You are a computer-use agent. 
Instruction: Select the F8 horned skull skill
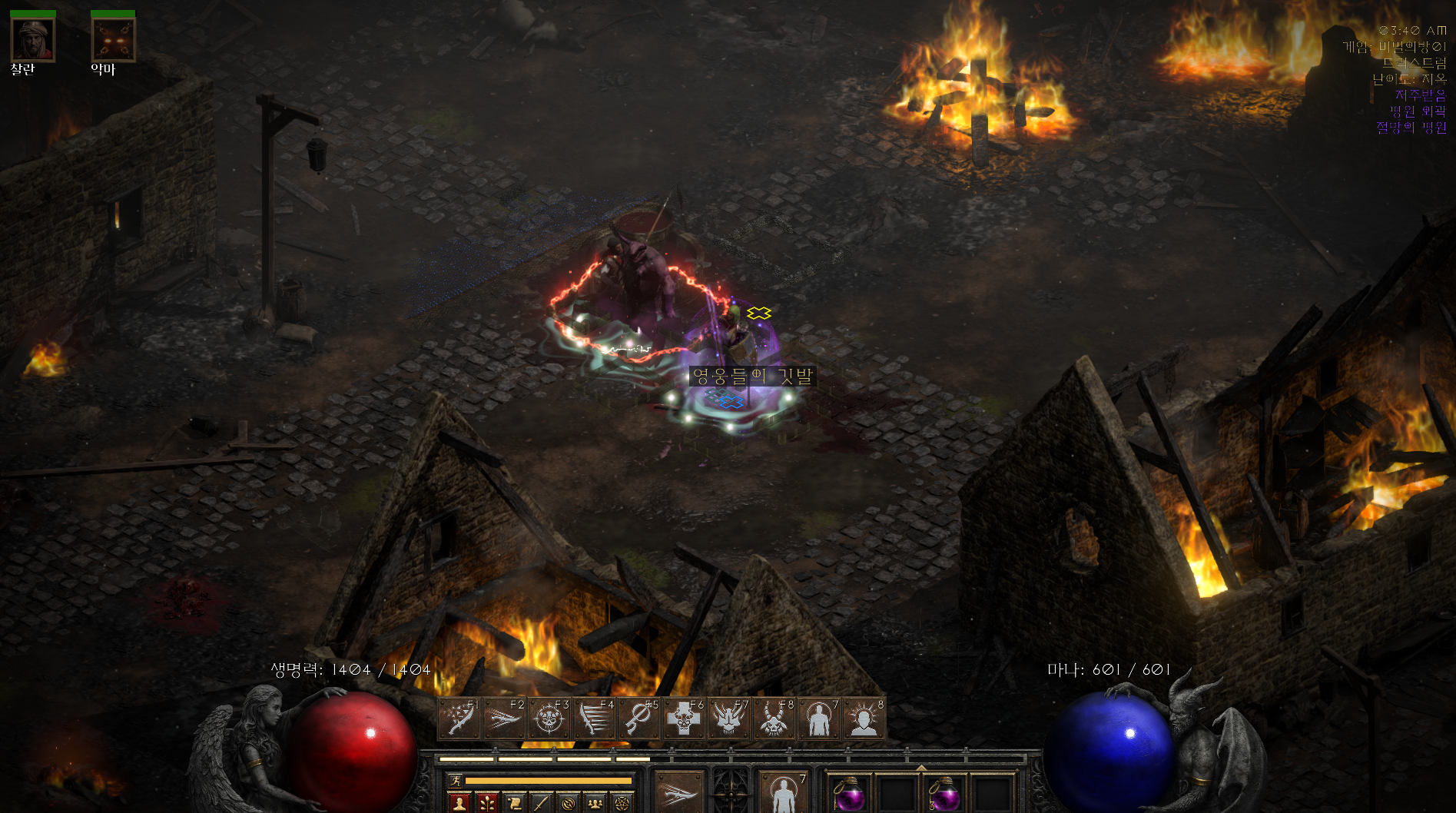(x=774, y=719)
